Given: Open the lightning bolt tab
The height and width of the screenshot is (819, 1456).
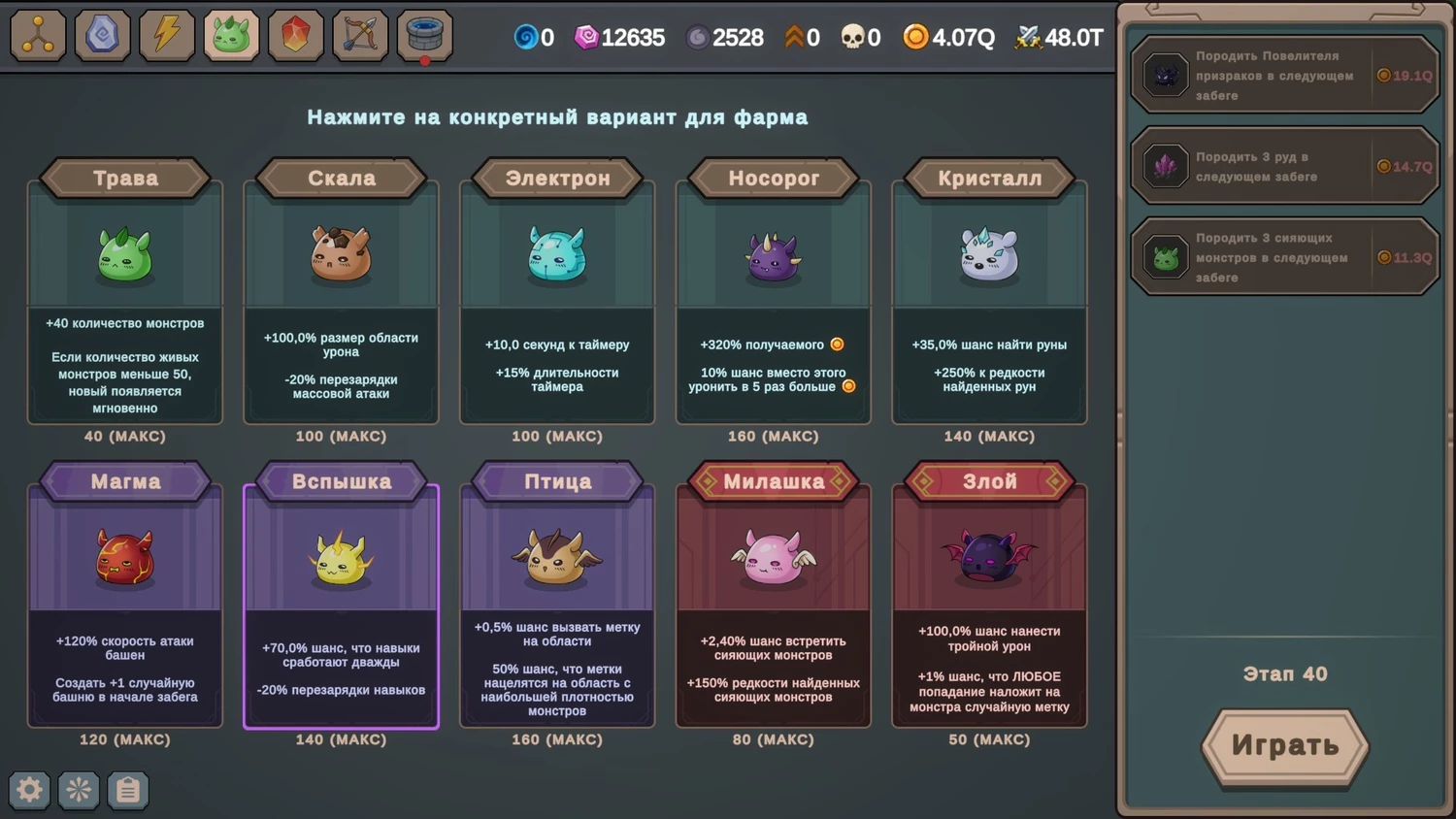Looking at the screenshot, I should point(167,36).
